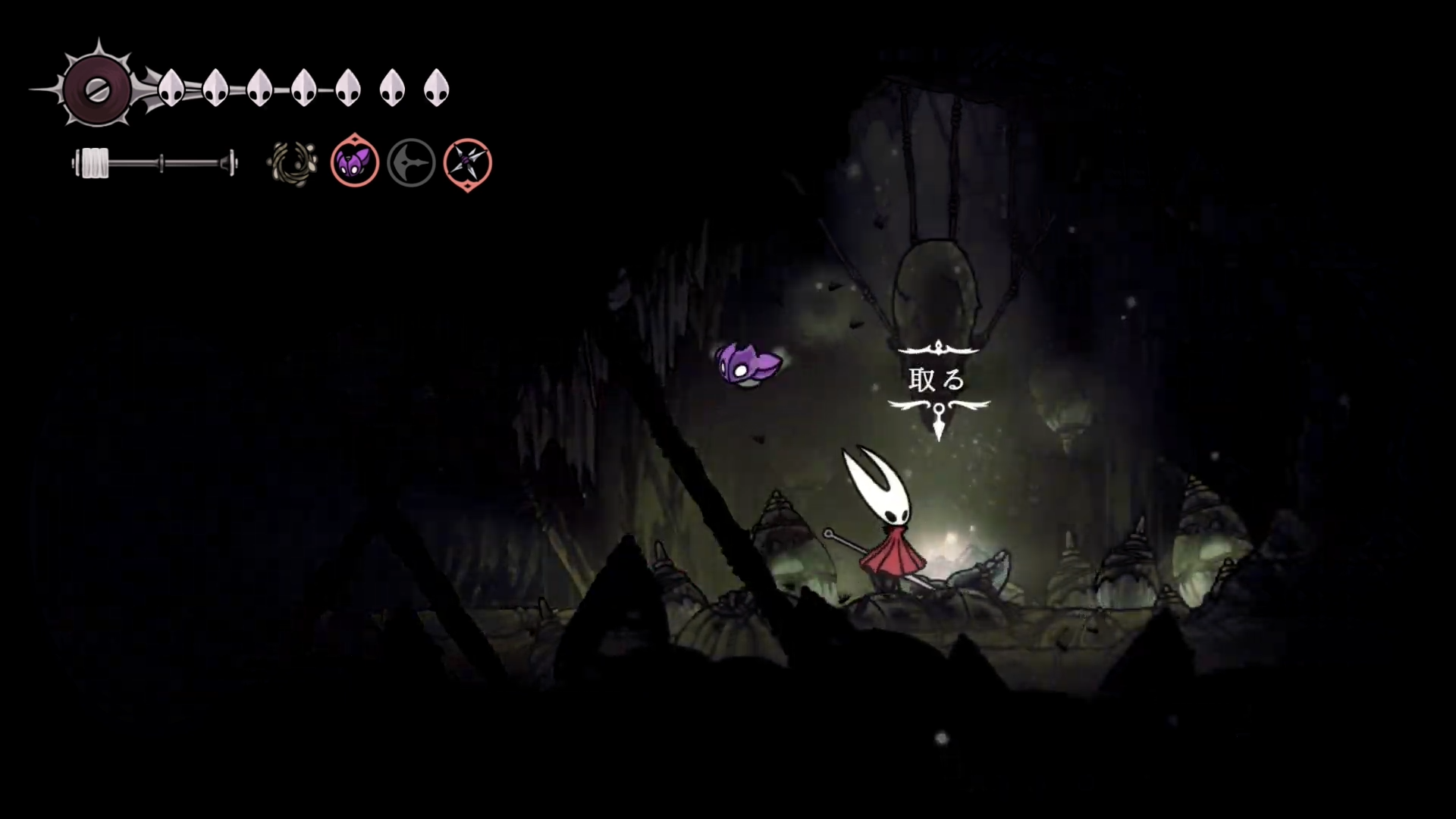Screen dimensions: 1456x819
Task: Choose the greyed-out curved blade tool icon
Action: point(411,163)
